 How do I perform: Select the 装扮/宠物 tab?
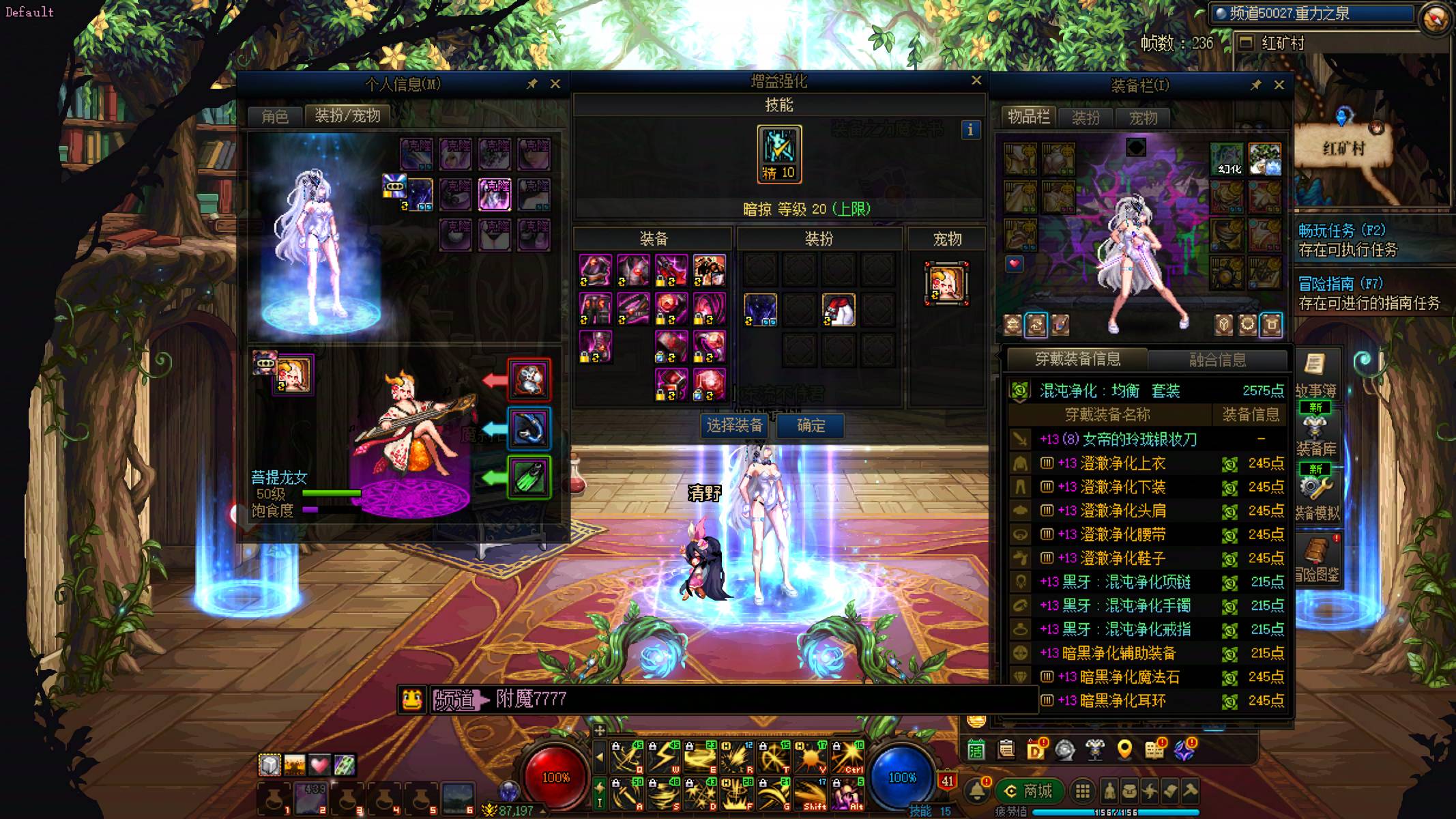tap(347, 115)
